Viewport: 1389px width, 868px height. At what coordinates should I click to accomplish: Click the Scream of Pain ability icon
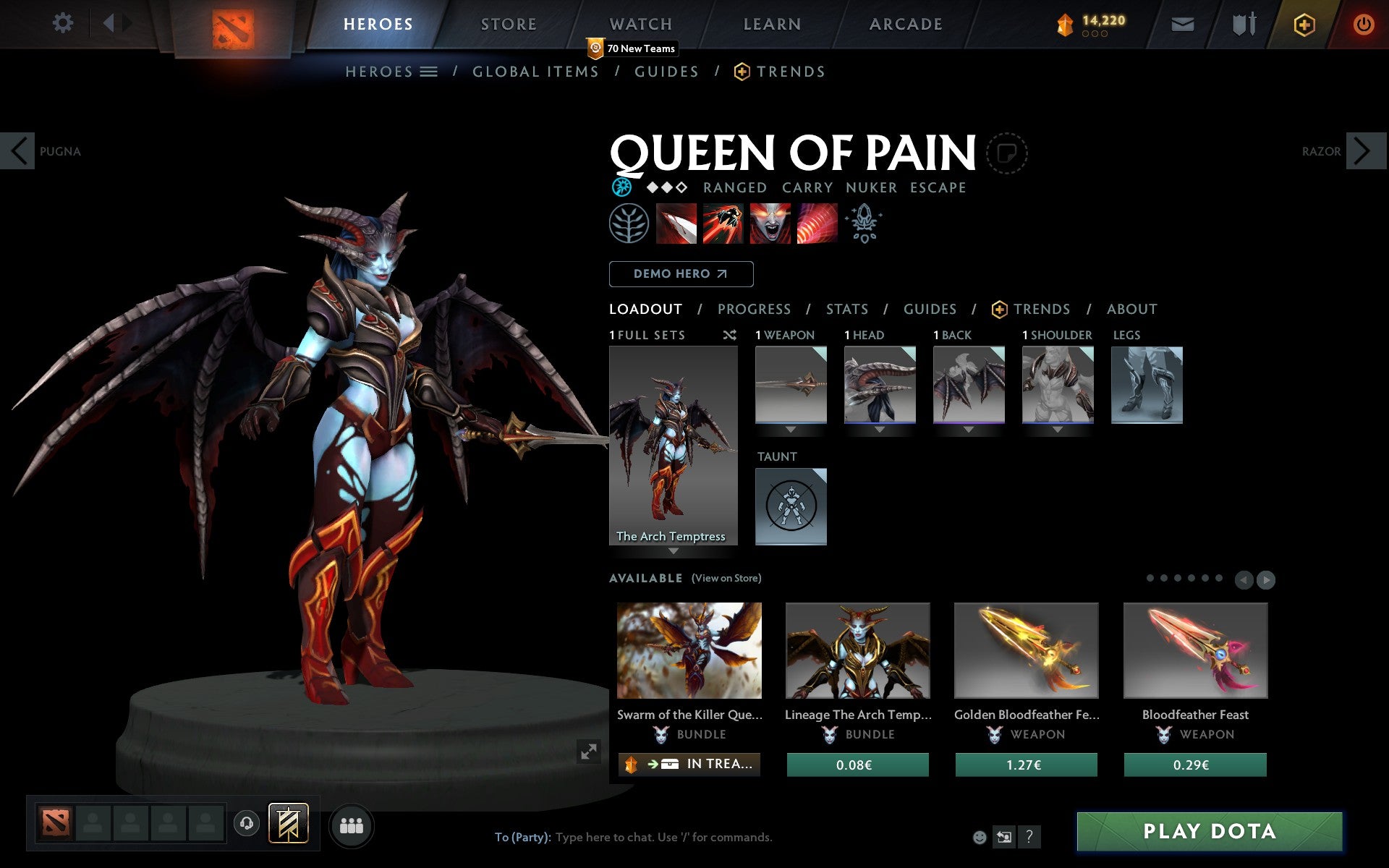coord(770,225)
